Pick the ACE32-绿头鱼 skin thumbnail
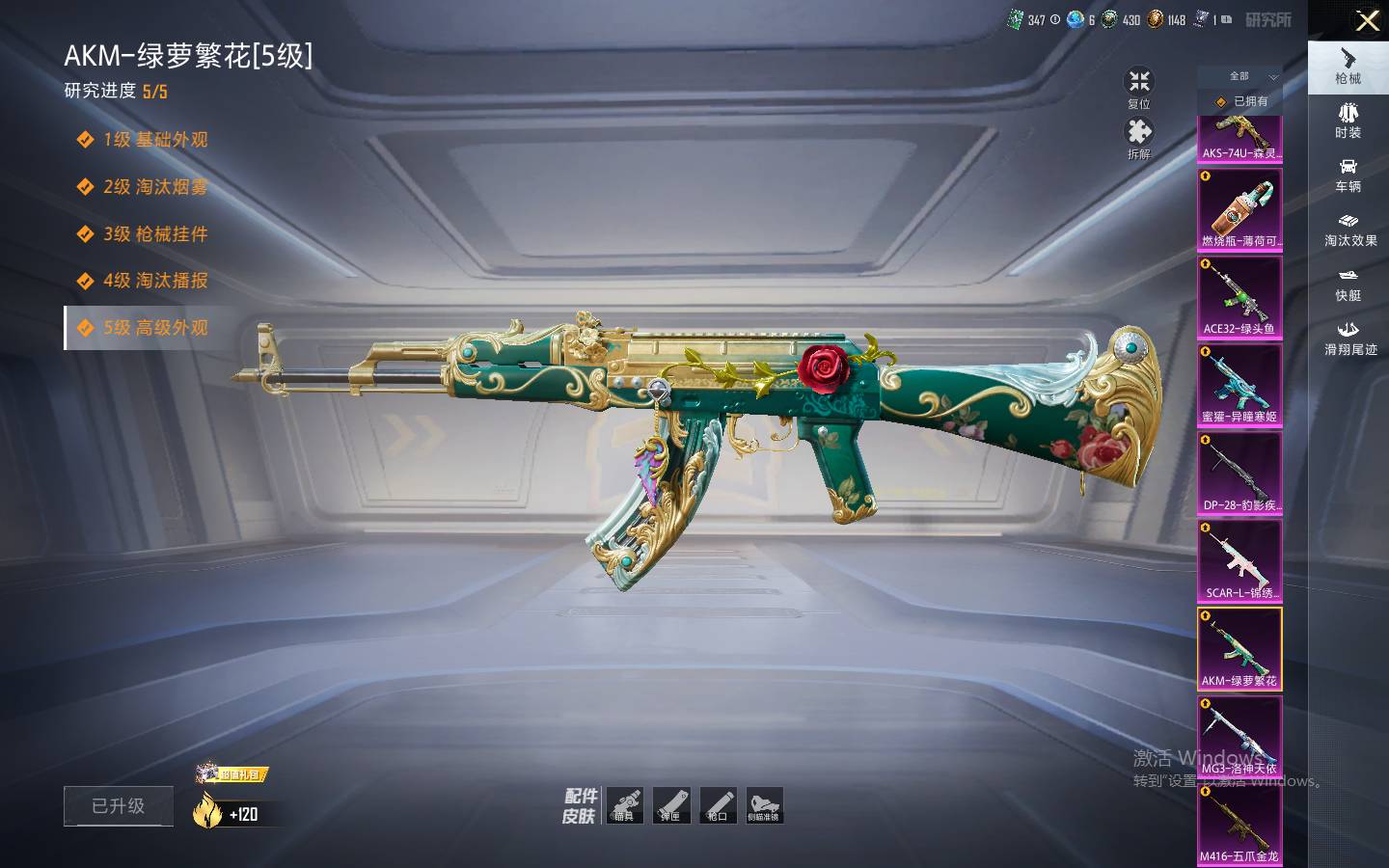This screenshot has height=868, width=1389. click(x=1239, y=298)
